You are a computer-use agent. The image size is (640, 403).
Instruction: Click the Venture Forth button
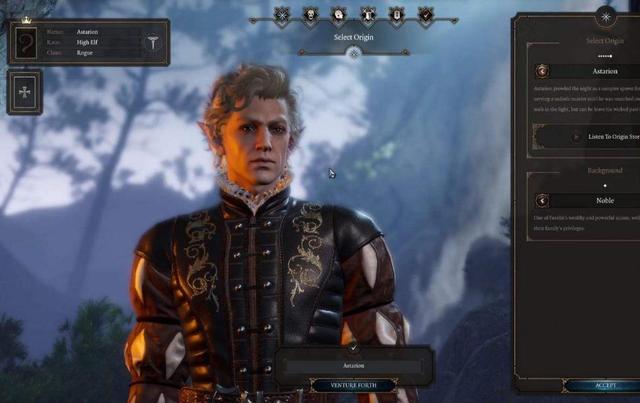pyautogui.click(x=354, y=385)
